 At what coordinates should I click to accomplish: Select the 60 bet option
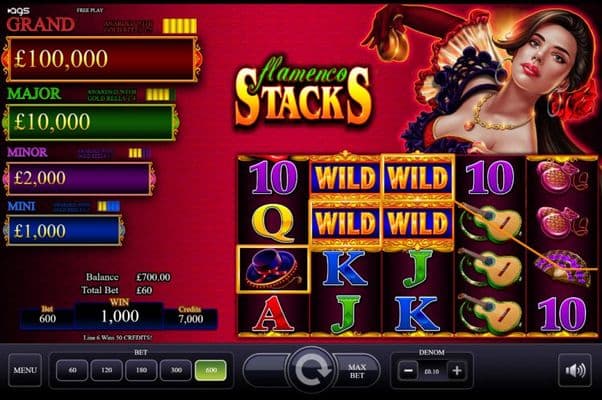pos(72,370)
